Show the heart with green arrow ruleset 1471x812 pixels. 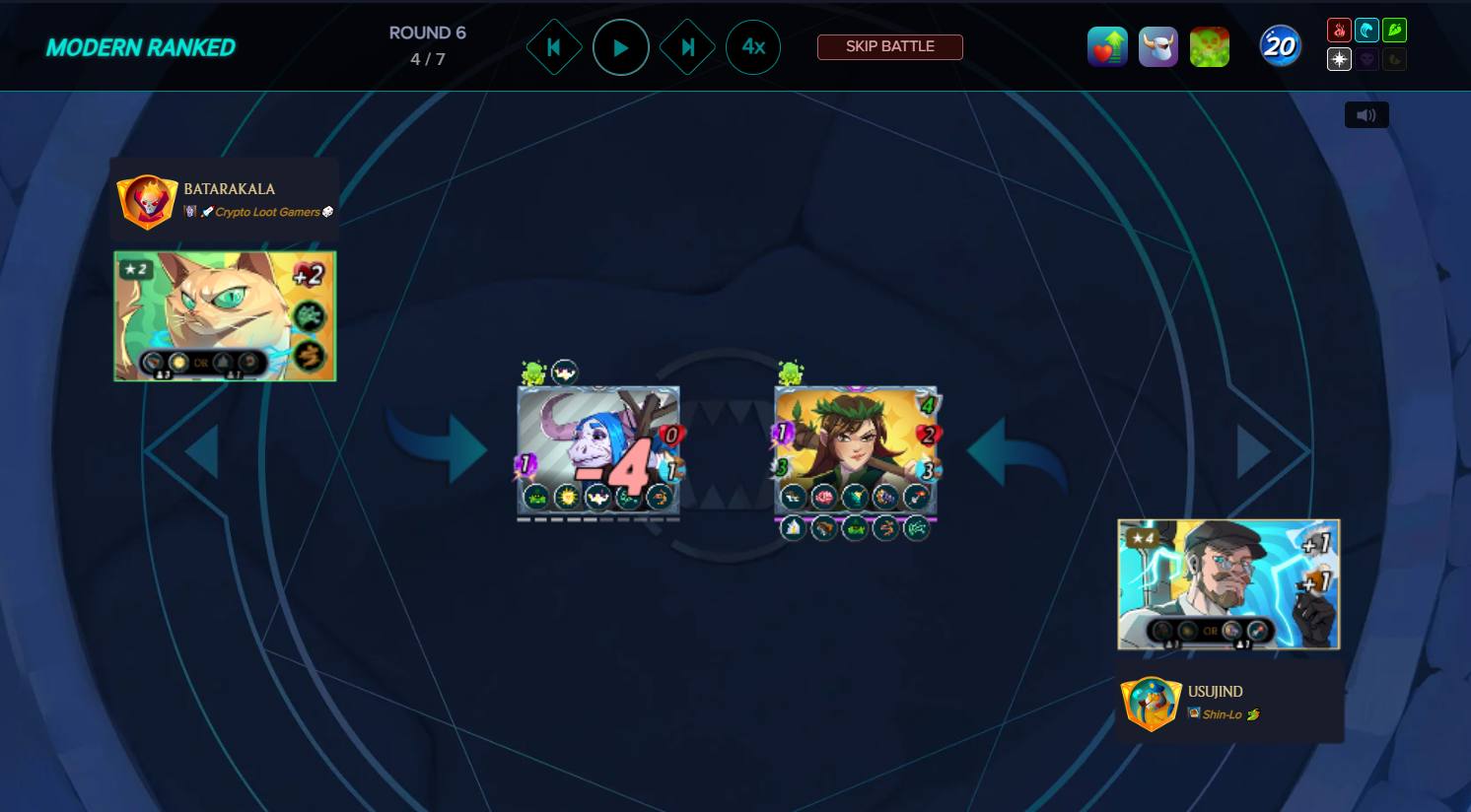(x=1107, y=47)
